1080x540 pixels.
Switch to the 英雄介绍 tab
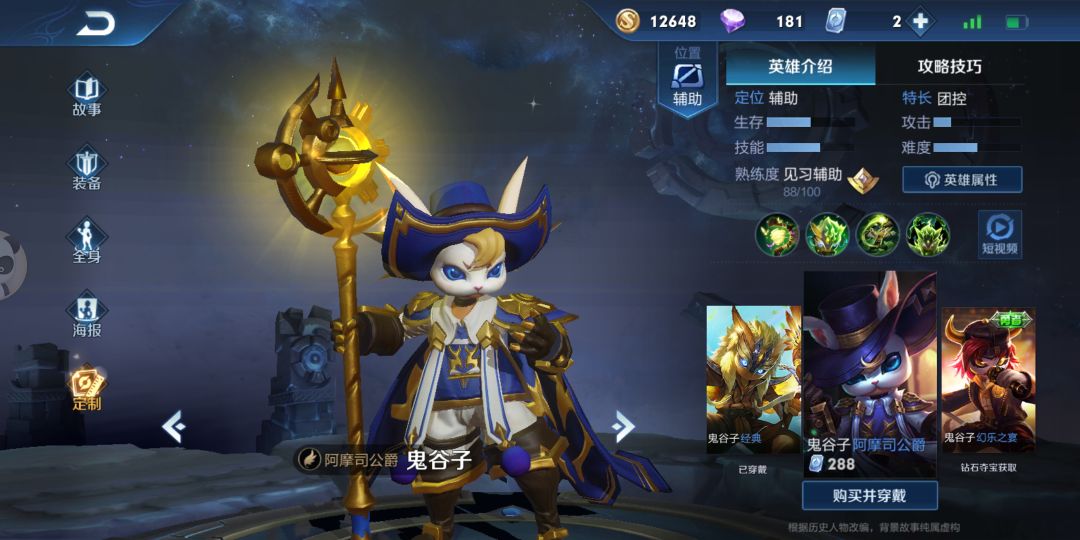point(800,67)
